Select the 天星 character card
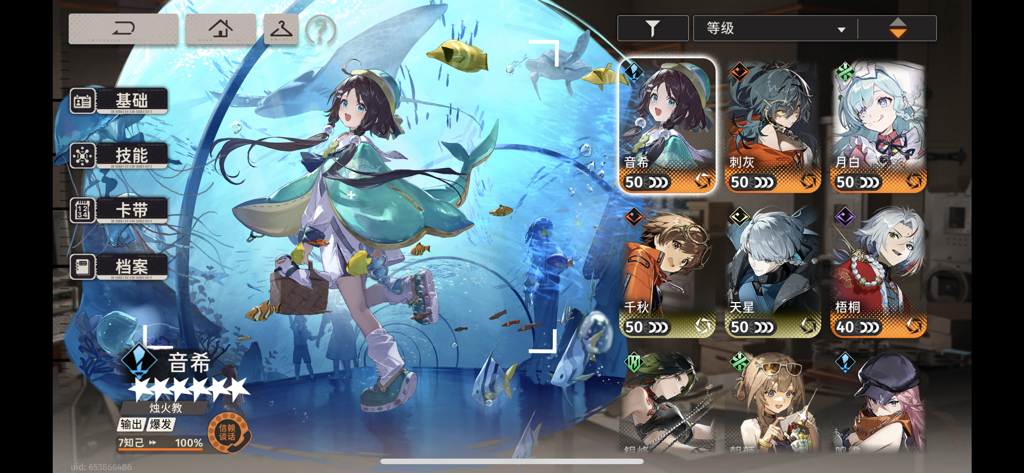Screen dimensions: 1024x473 [774, 270]
